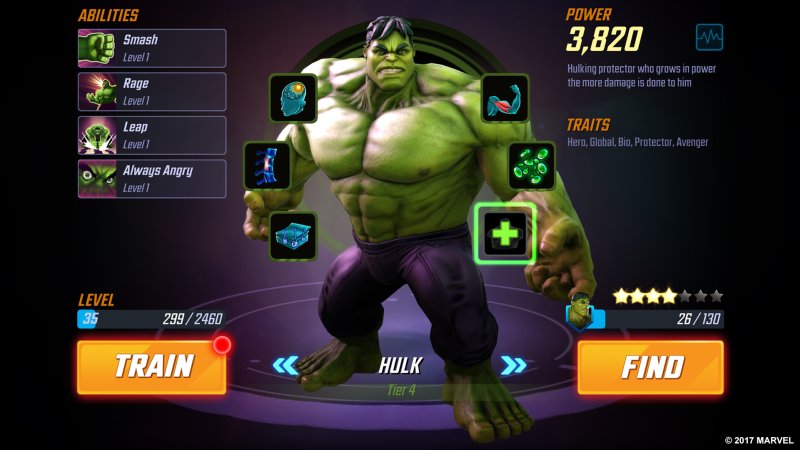
Task: Select the Smash ability row
Action: [x=152, y=48]
